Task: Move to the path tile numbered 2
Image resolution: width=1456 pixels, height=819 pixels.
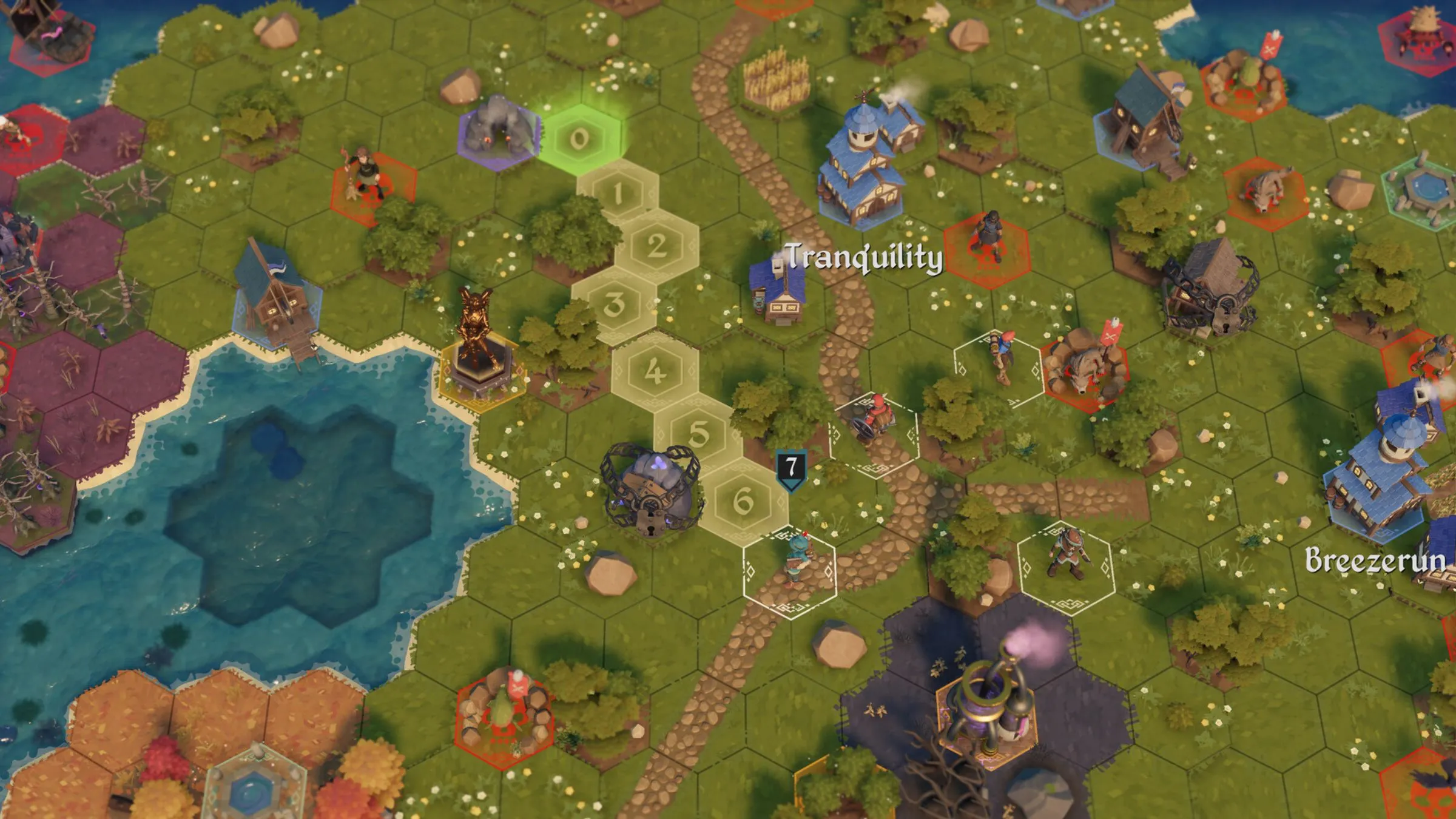Action: click(656, 246)
